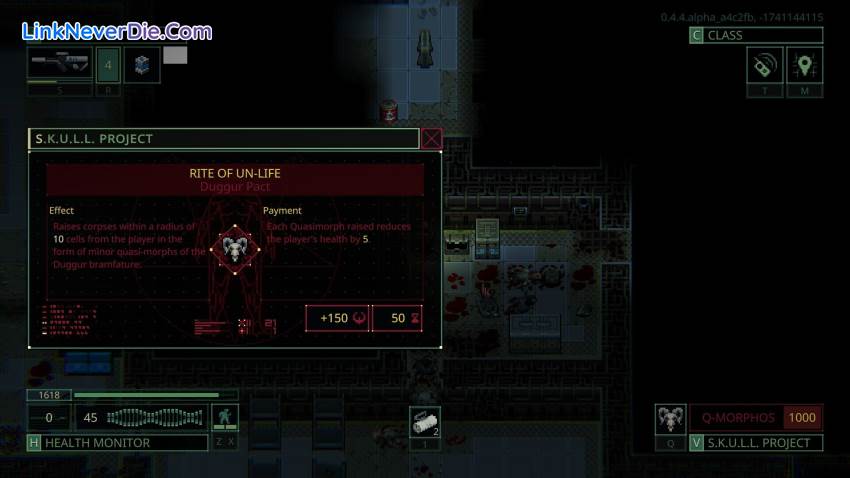Viewport: 850px width, 478px height.
Task: Open the Class panel
Action: (756, 35)
